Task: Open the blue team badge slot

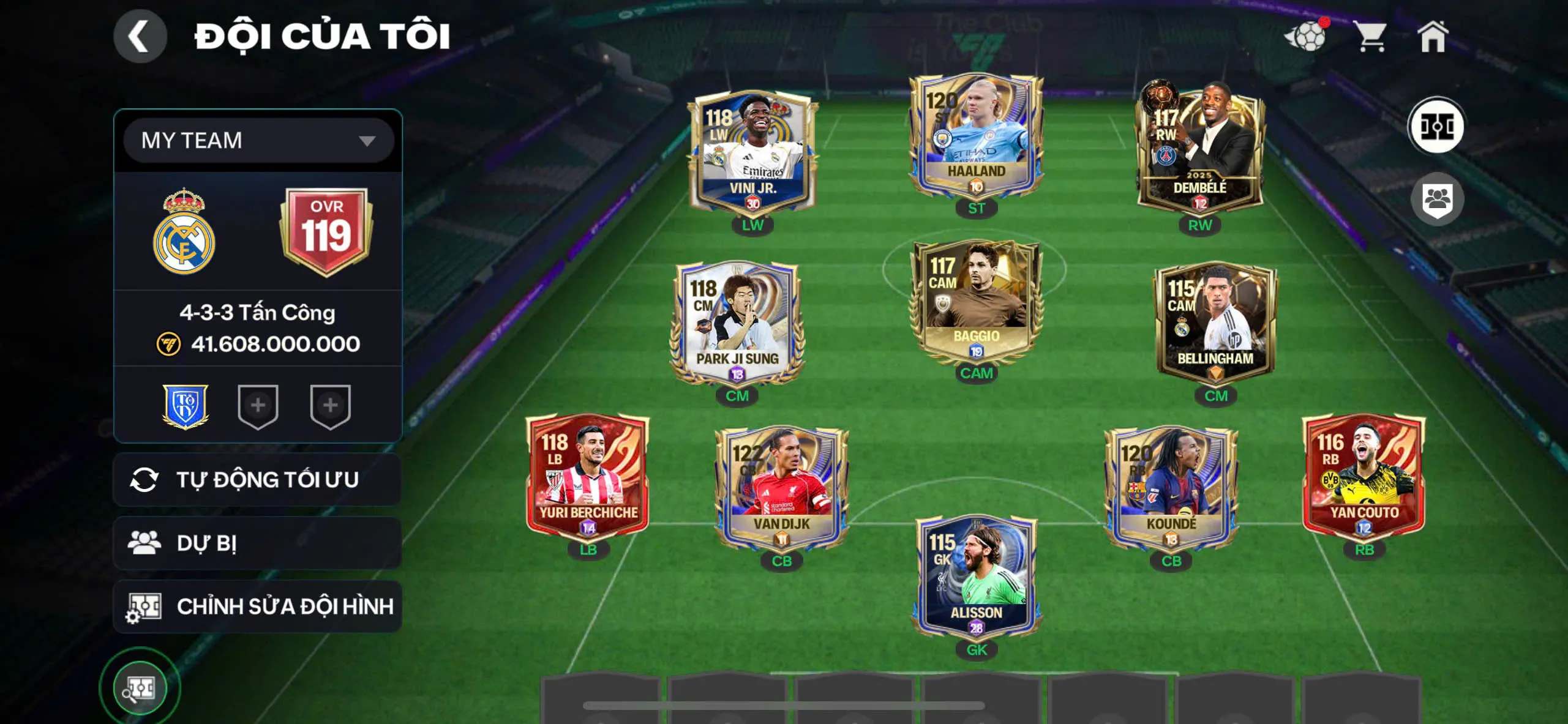Action: click(x=185, y=406)
